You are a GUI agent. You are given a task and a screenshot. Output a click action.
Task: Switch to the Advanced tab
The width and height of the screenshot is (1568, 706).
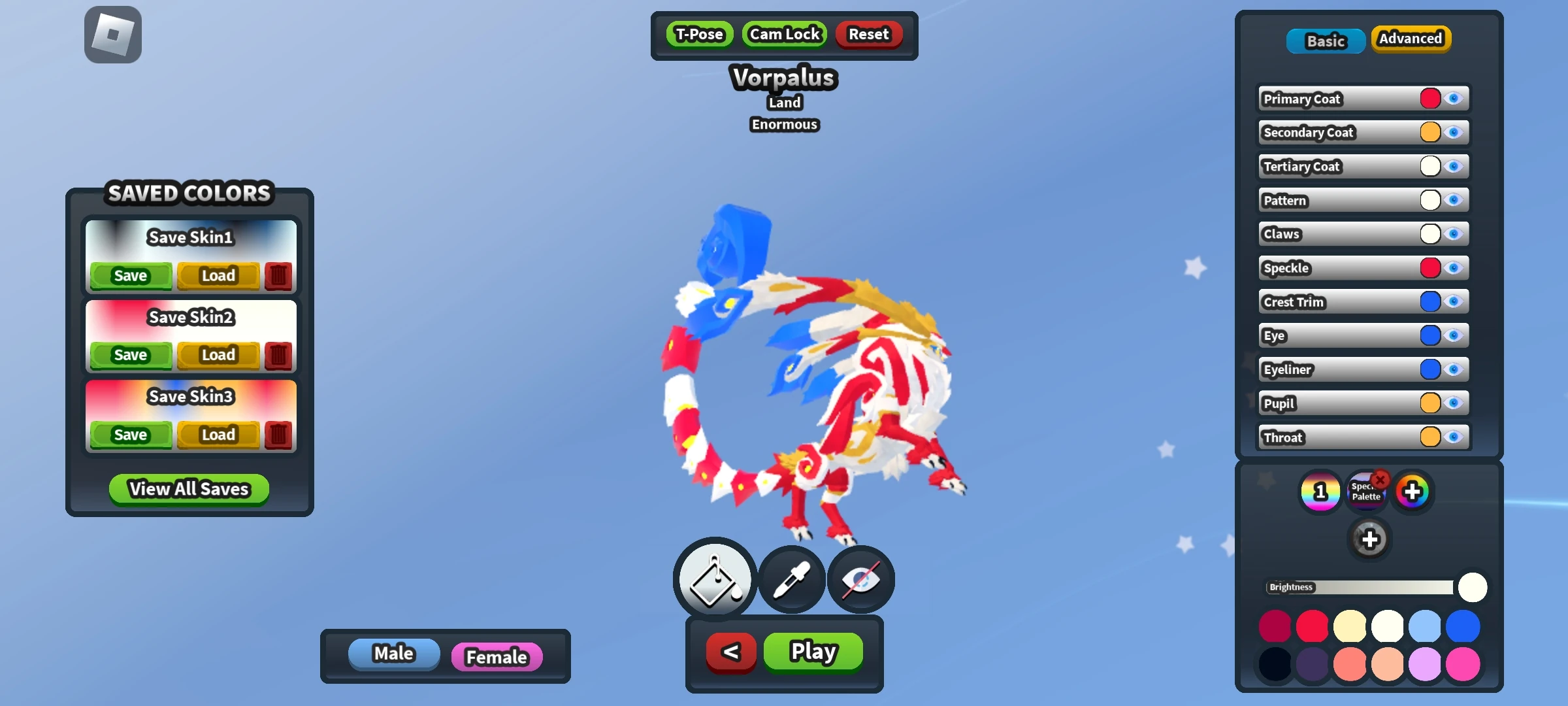1411,39
